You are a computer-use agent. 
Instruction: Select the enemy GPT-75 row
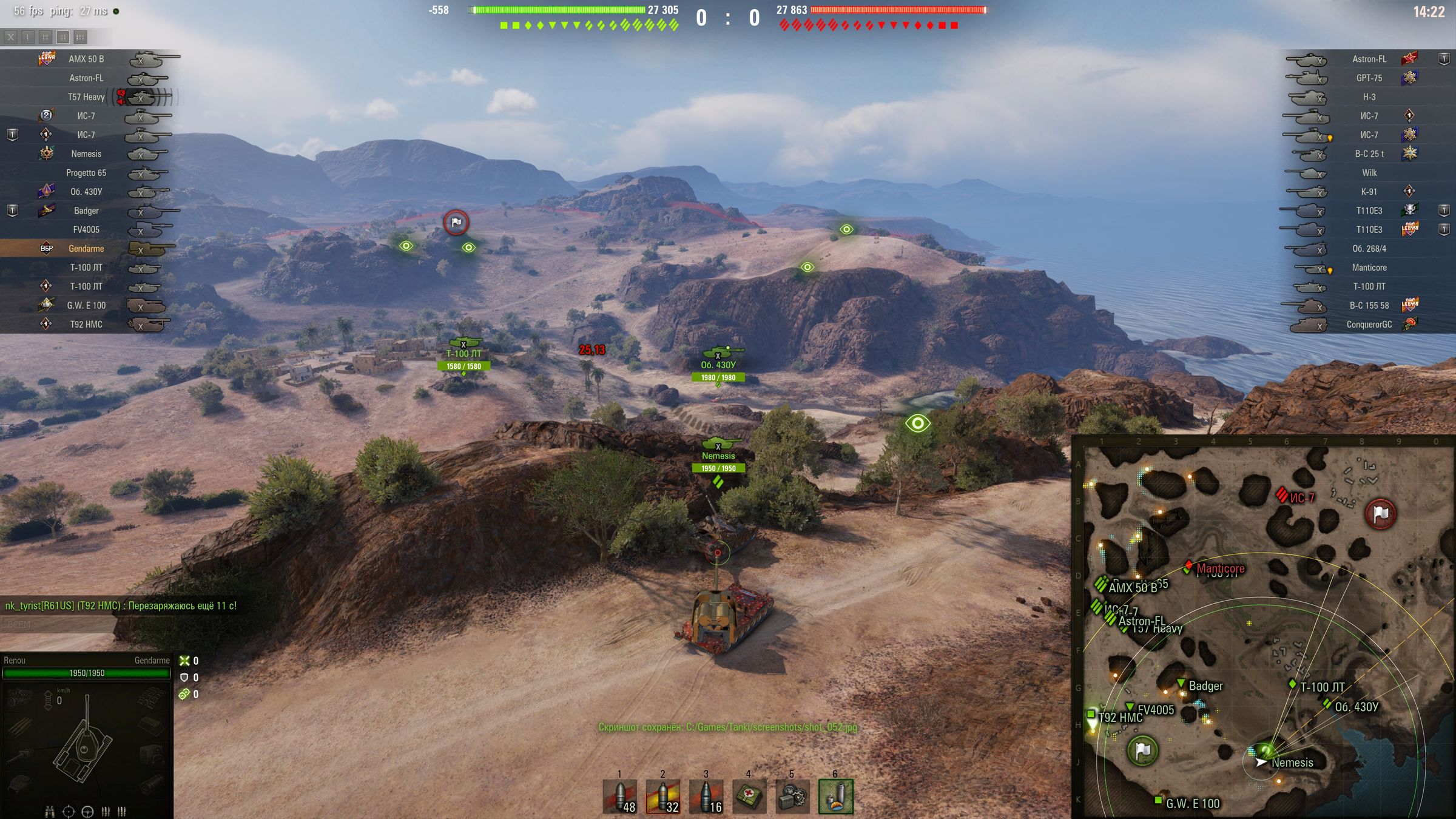tap(1369, 78)
